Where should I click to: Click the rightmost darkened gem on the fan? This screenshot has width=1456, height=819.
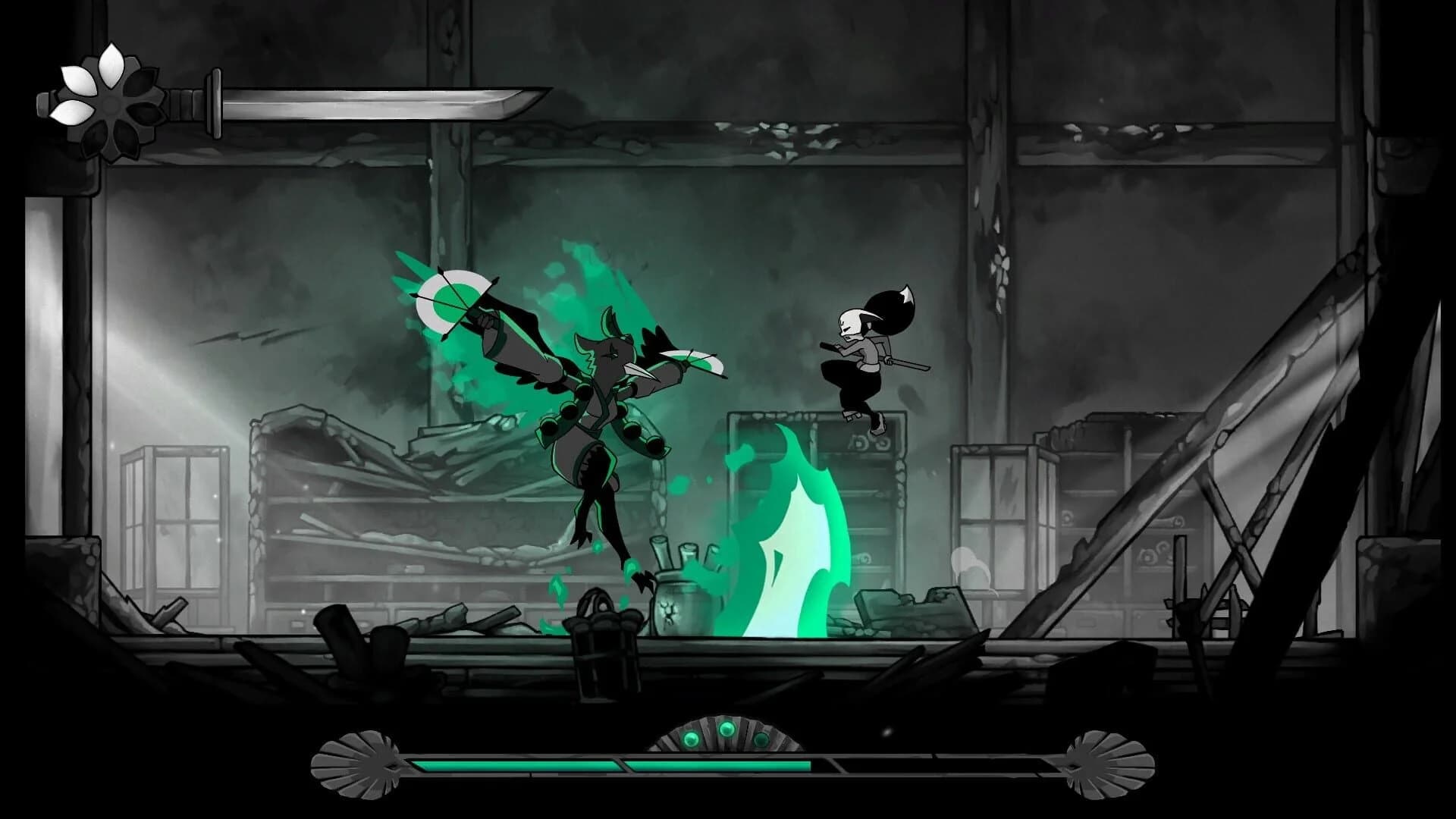[x=761, y=739]
